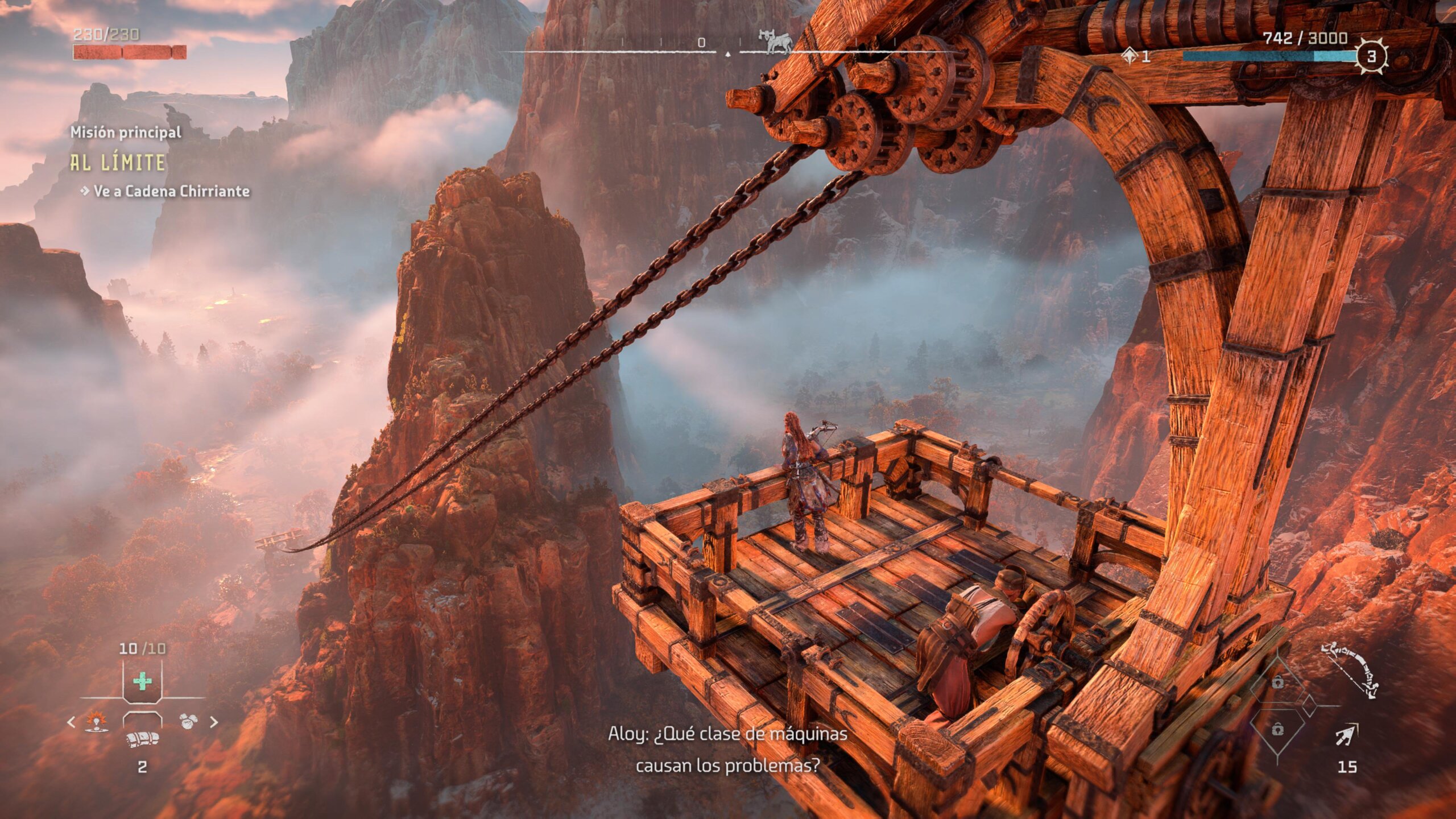Click the machine marker on the compass
1456x819 pixels.
click(x=774, y=42)
